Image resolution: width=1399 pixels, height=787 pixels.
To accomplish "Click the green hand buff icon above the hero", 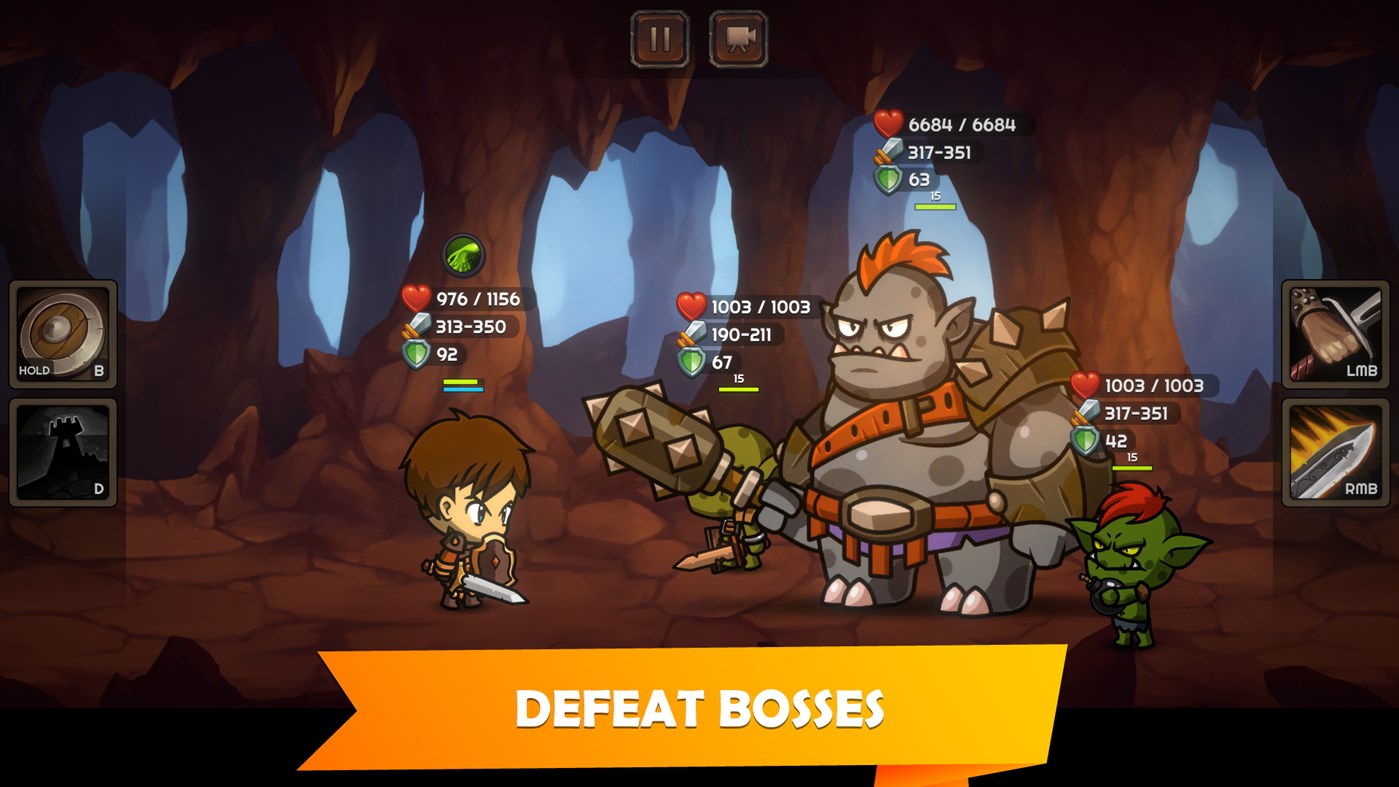I will pyautogui.click(x=463, y=256).
